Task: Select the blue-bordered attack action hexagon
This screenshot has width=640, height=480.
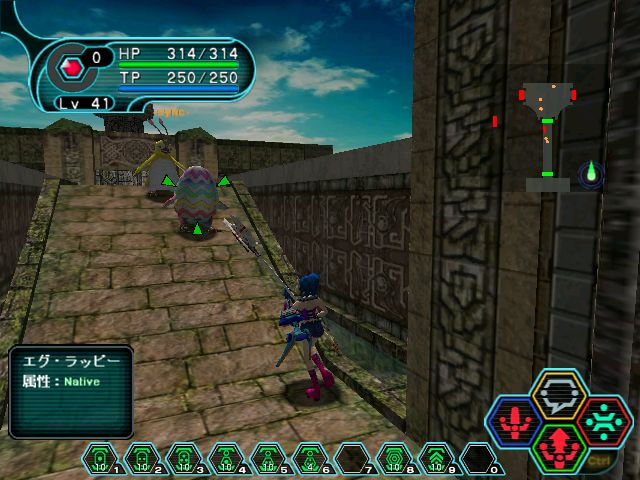Action: [514, 420]
